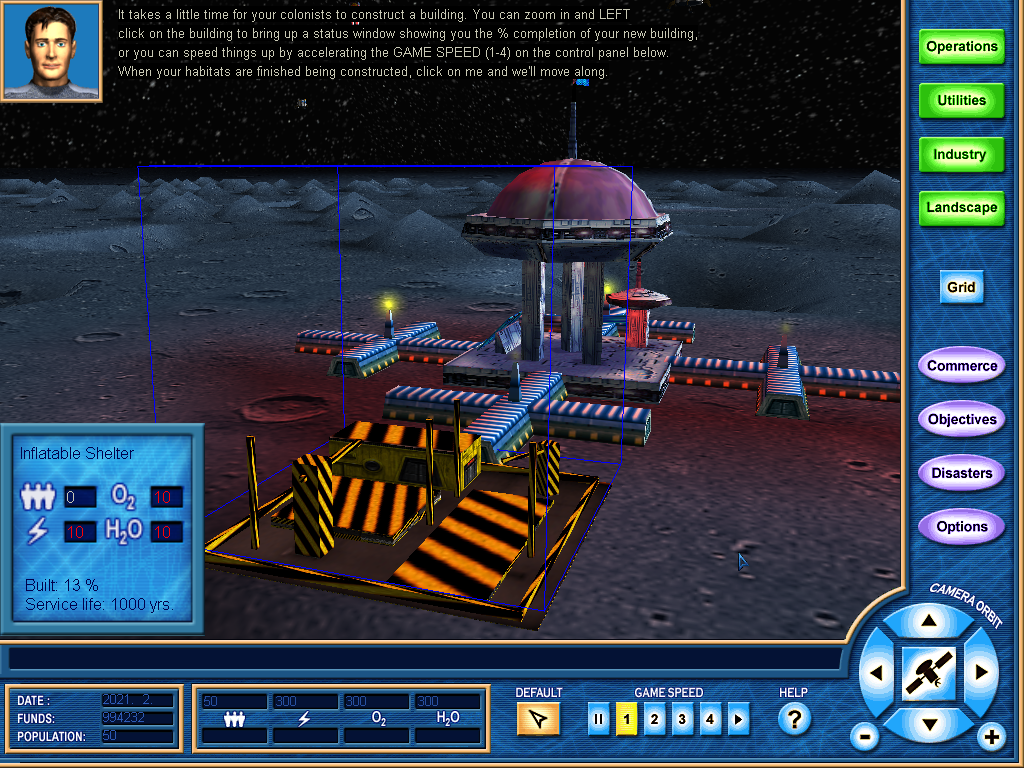The image size is (1024, 768).
Task: Select the Industry category button
Action: pyautogui.click(x=961, y=155)
